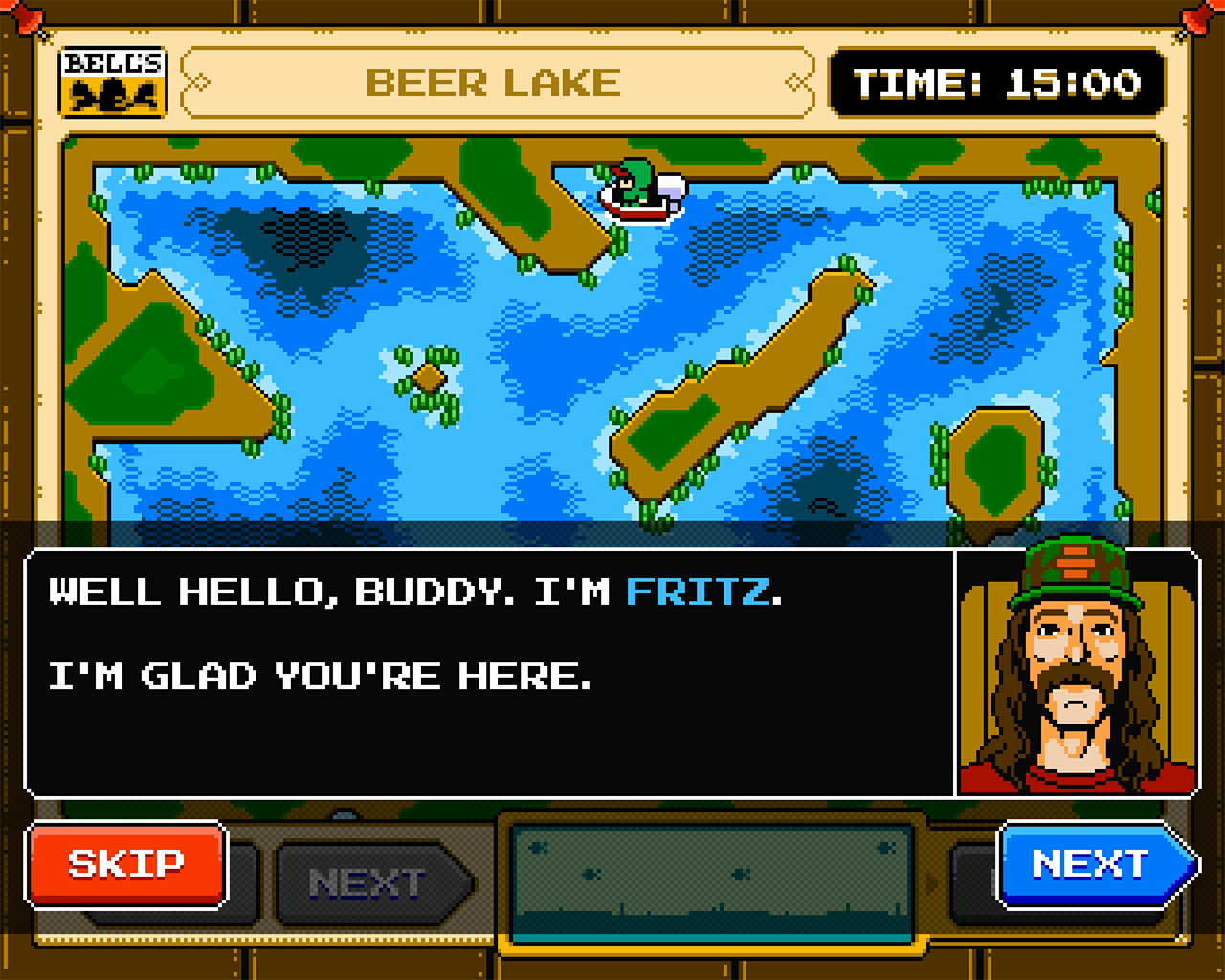This screenshot has height=980, width=1225.
Task: Click the Bell's logo badge
Action: [113, 81]
